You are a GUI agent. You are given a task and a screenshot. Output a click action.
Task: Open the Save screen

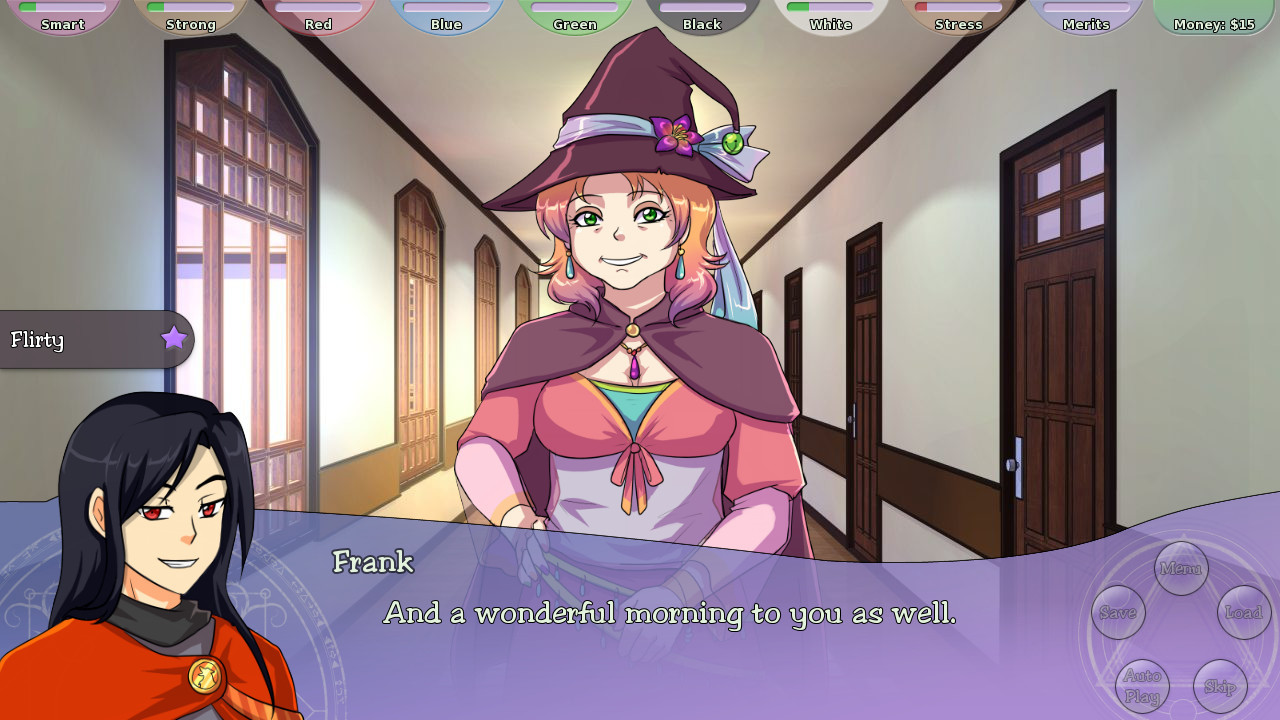[x=1117, y=613]
